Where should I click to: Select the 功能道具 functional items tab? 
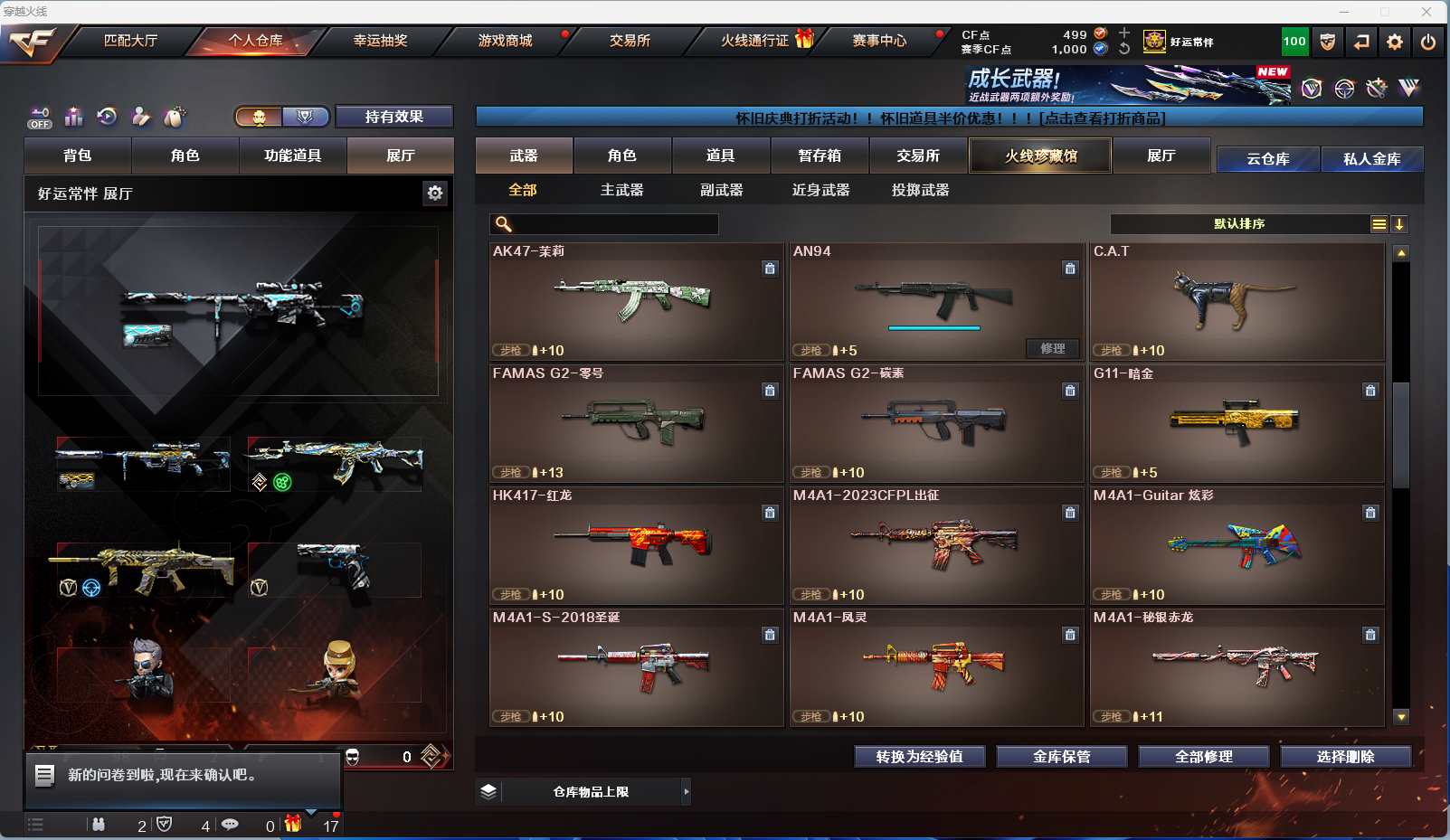[x=292, y=156]
